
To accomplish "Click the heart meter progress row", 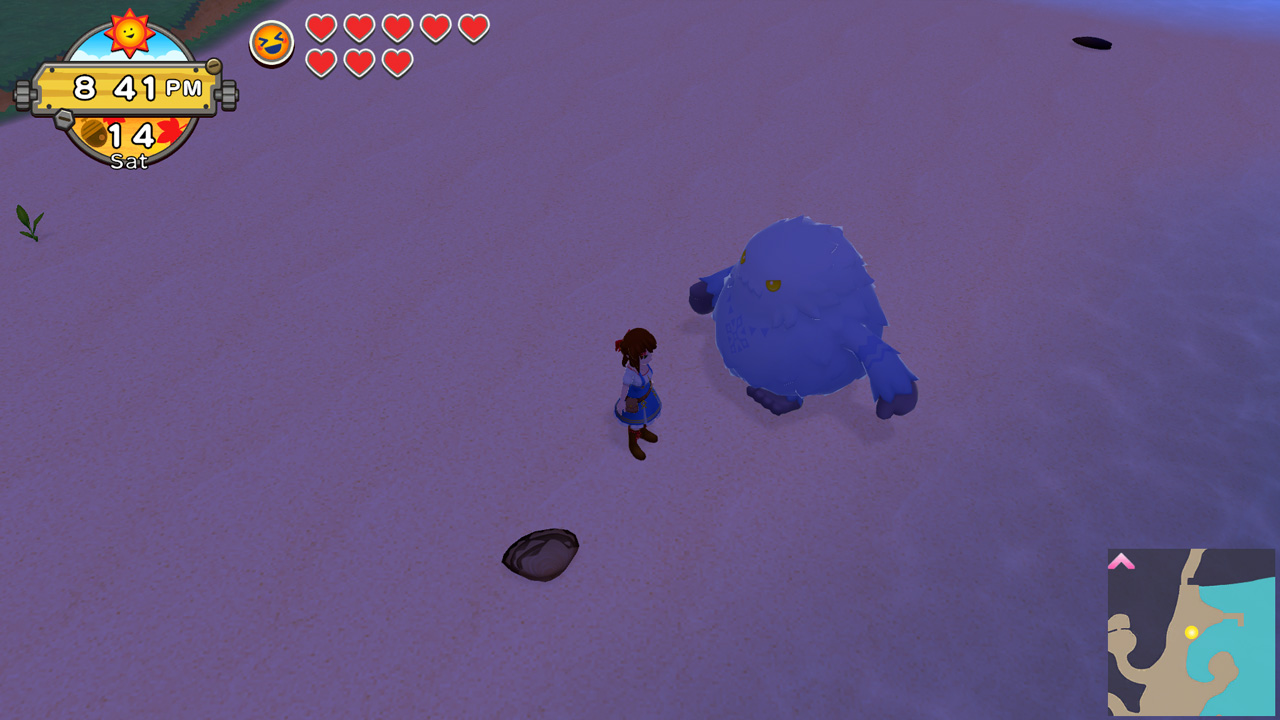I will (x=396, y=45).
